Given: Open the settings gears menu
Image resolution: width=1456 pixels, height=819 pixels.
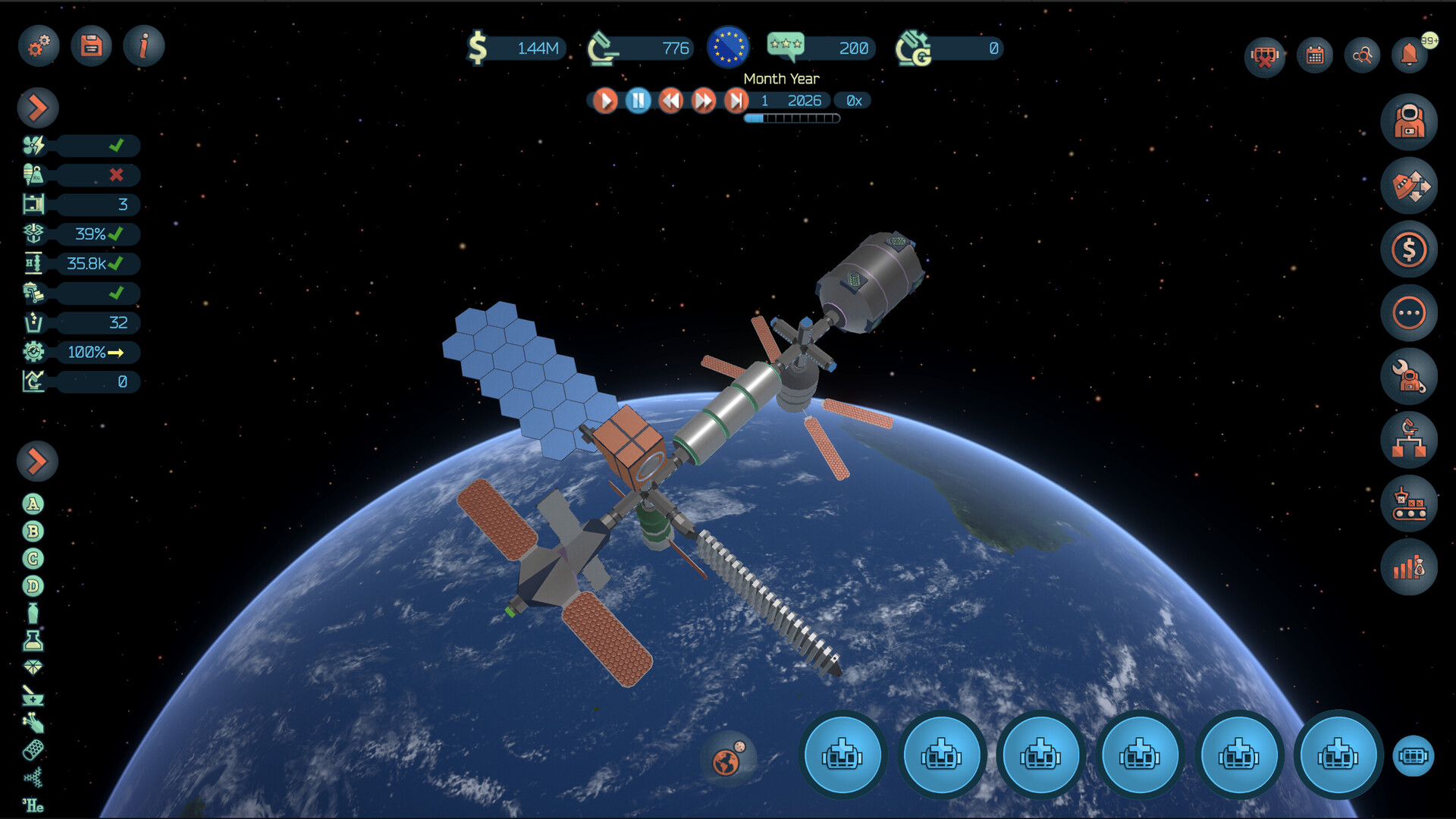Looking at the screenshot, I should tap(39, 45).
